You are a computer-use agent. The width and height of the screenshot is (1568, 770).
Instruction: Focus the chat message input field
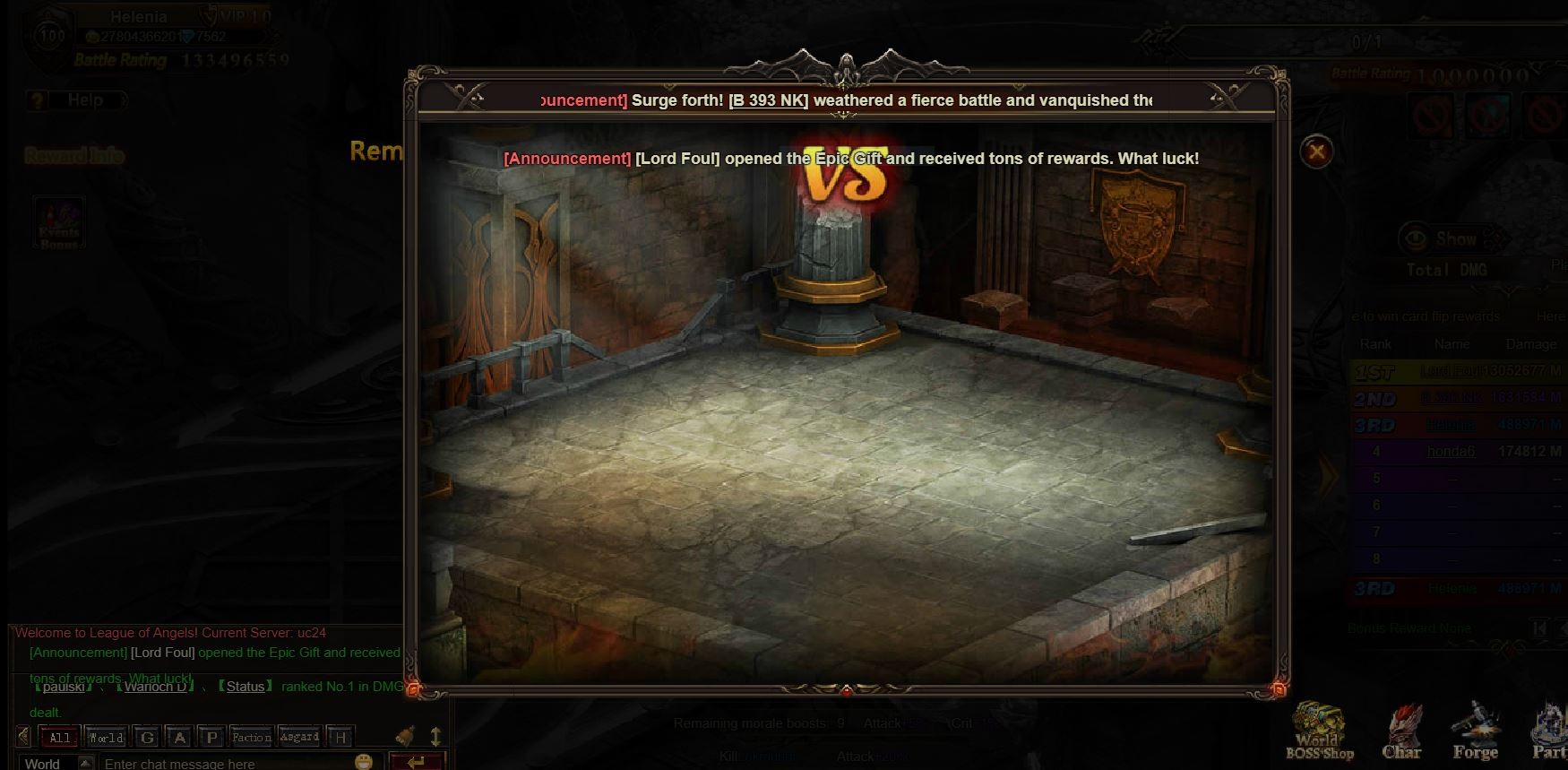pyautogui.click(x=224, y=763)
